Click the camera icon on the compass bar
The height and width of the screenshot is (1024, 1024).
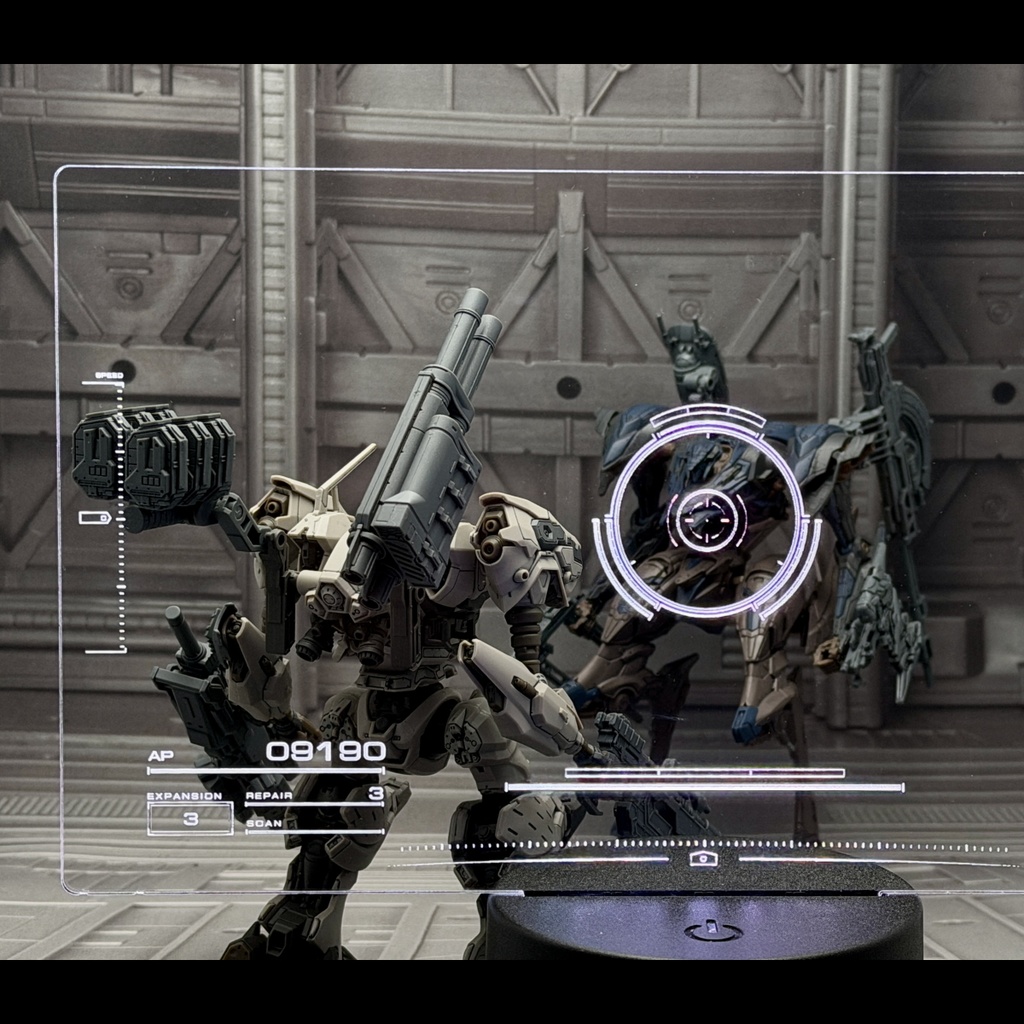pos(703,858)
